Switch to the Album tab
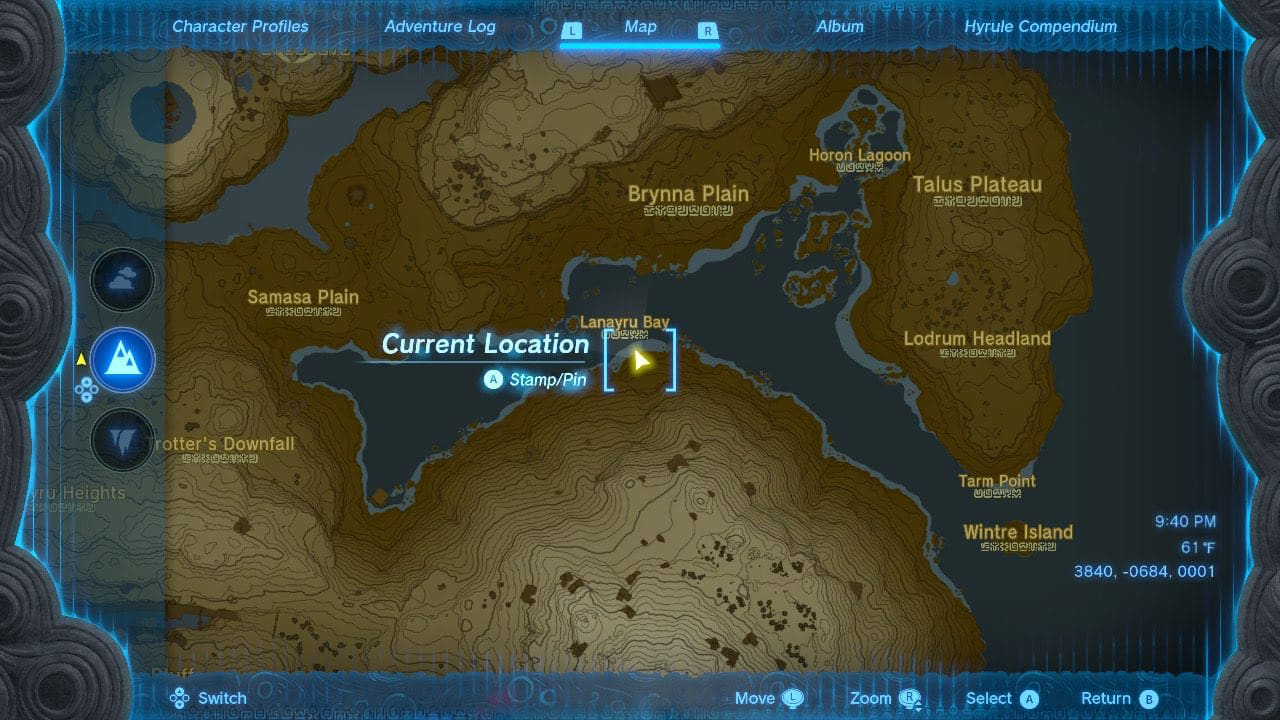This screenshot has height=720, width=1280. pos(840,26)
